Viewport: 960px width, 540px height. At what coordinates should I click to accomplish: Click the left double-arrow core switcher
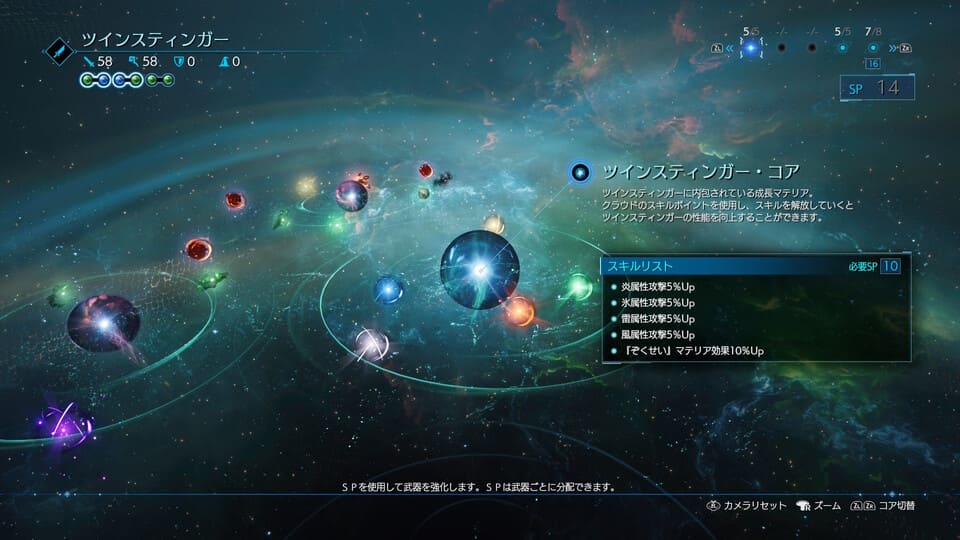point(729,47)
